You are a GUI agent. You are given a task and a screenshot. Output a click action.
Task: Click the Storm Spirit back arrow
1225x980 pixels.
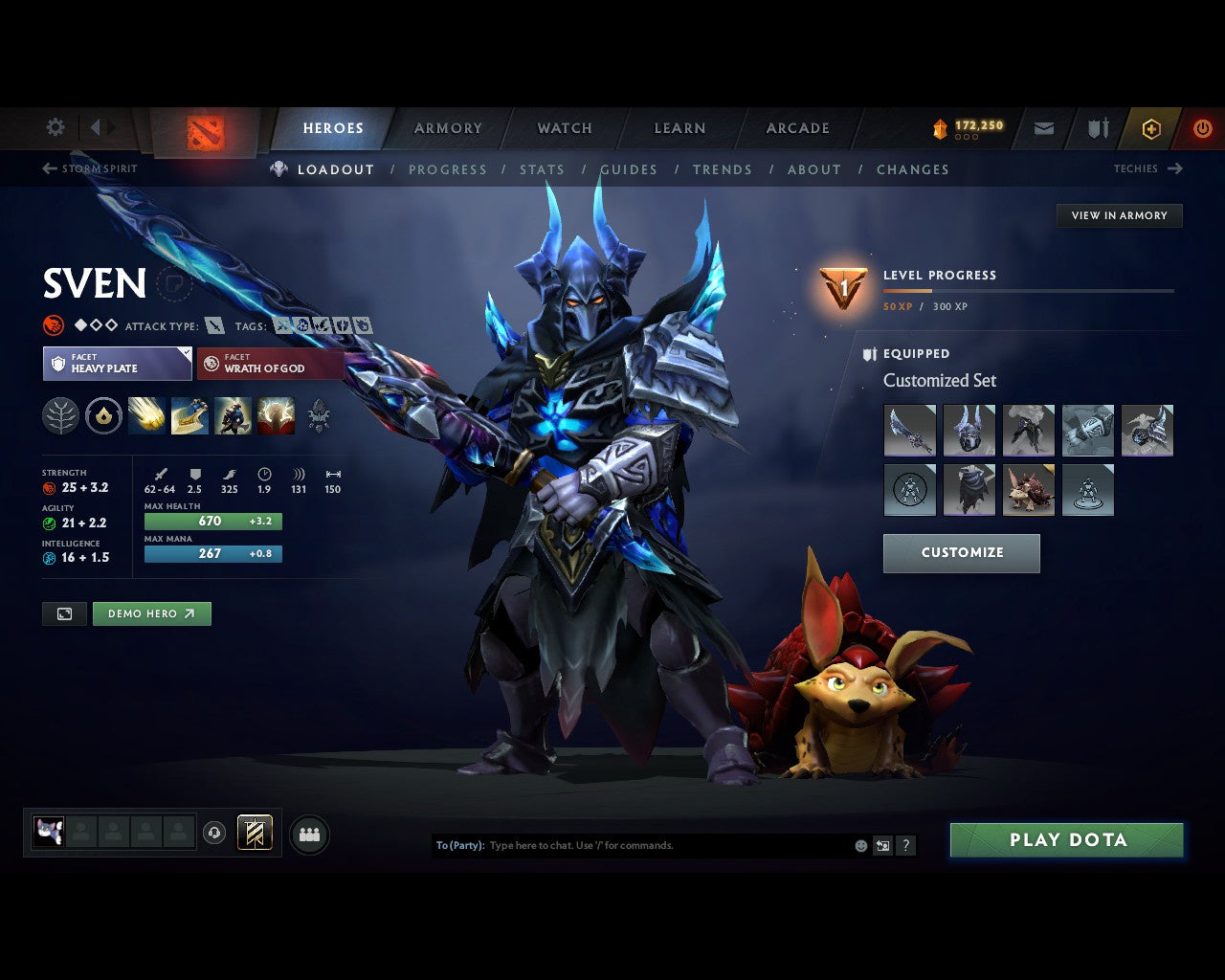coord(47,168)
